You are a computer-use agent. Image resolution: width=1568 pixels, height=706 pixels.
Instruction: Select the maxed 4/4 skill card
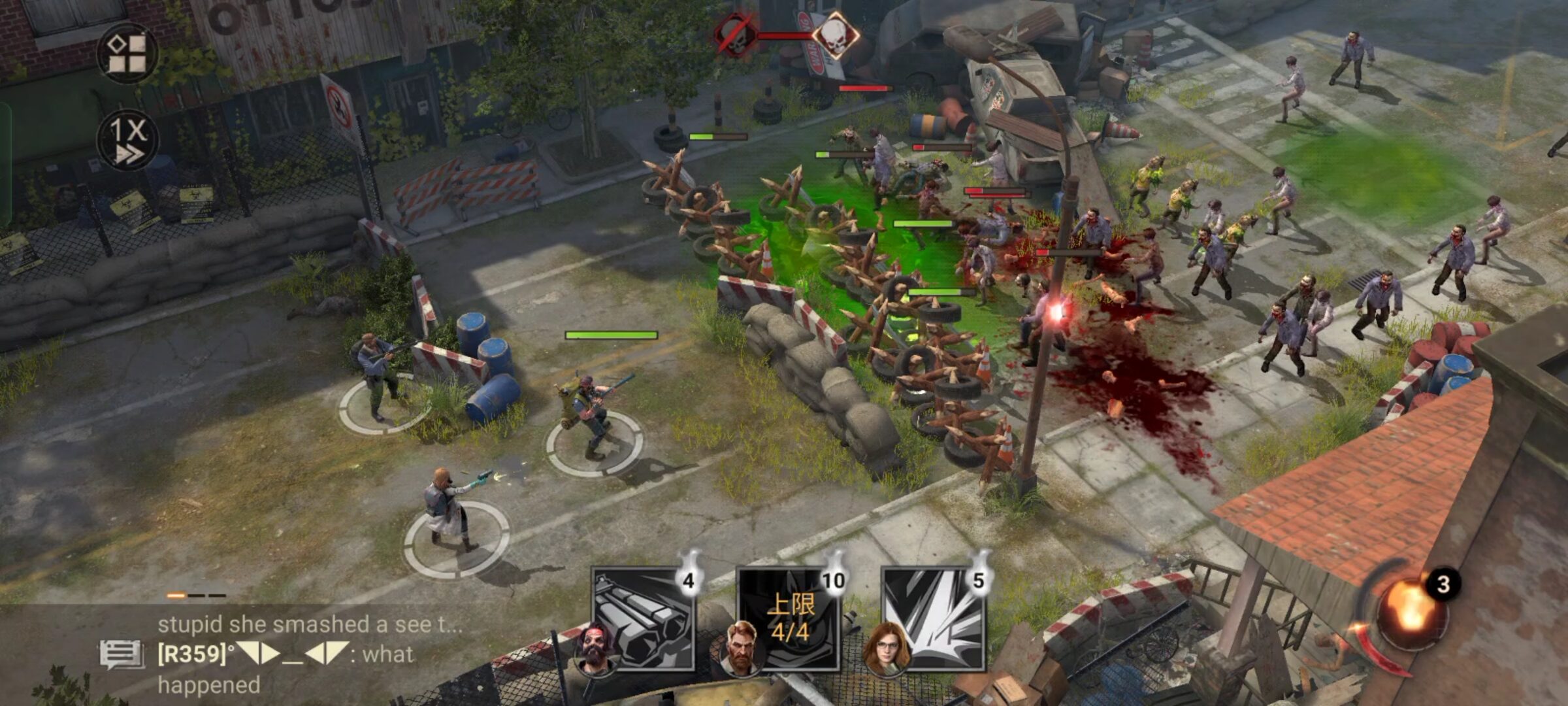pos(789,618)
